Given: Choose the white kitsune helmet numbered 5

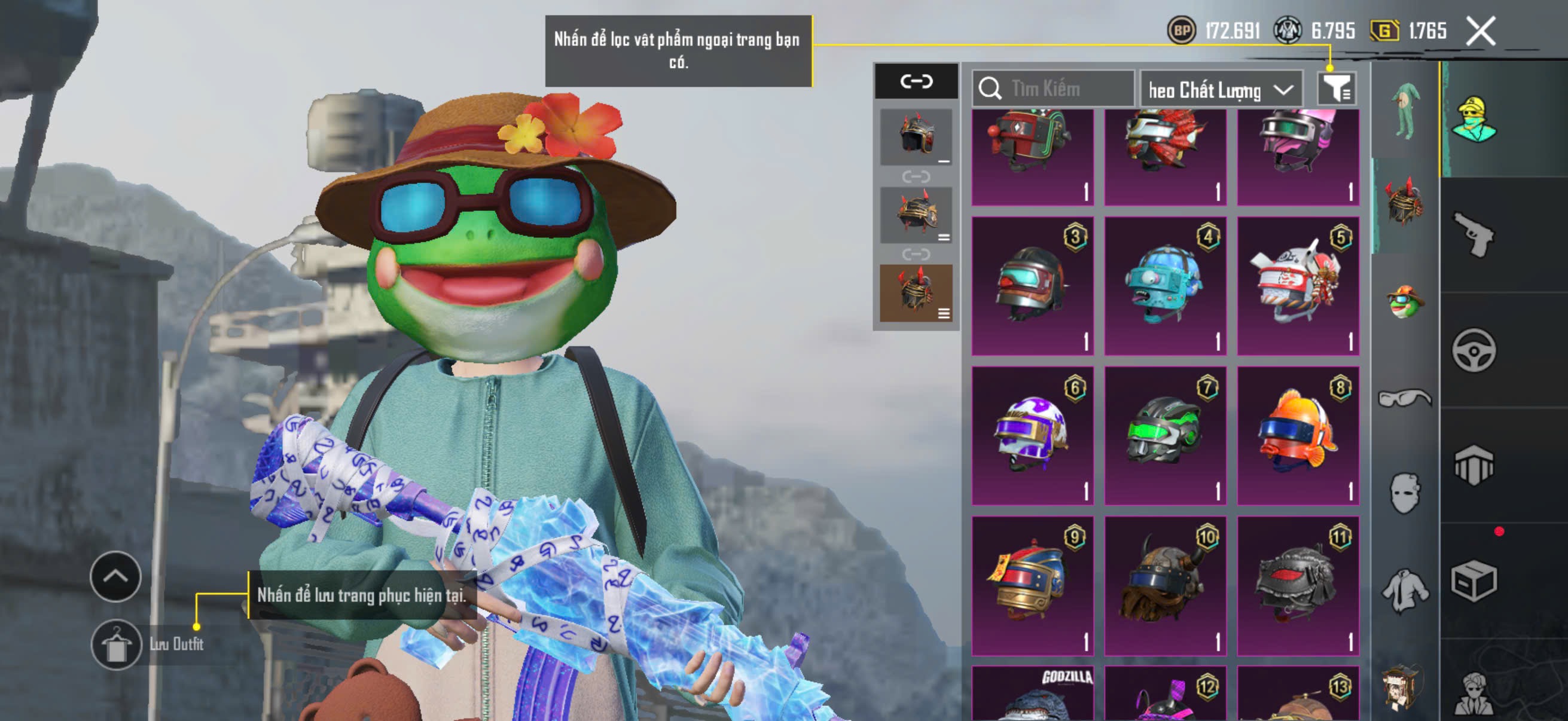Looking at the screenshot, I should 1298,285.
